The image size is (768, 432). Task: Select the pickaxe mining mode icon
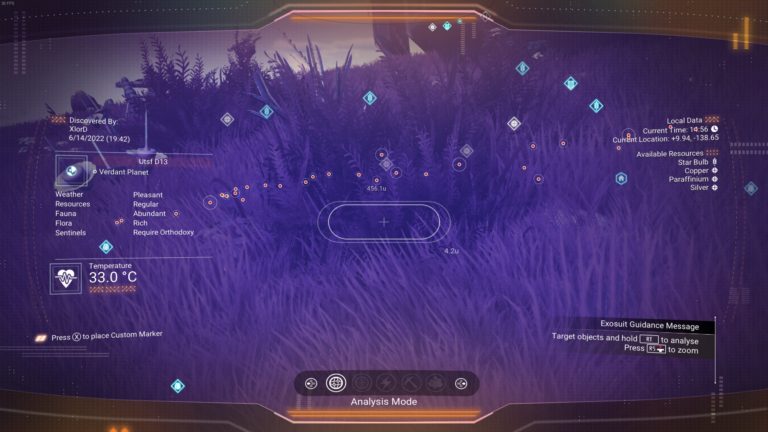point(410,383)
